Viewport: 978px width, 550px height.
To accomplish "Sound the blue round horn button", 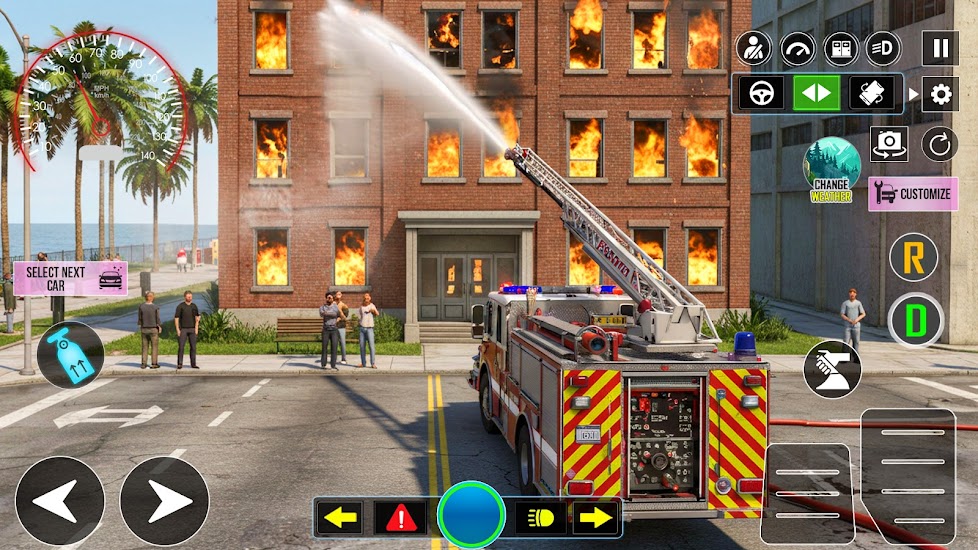I will (470, 515).
